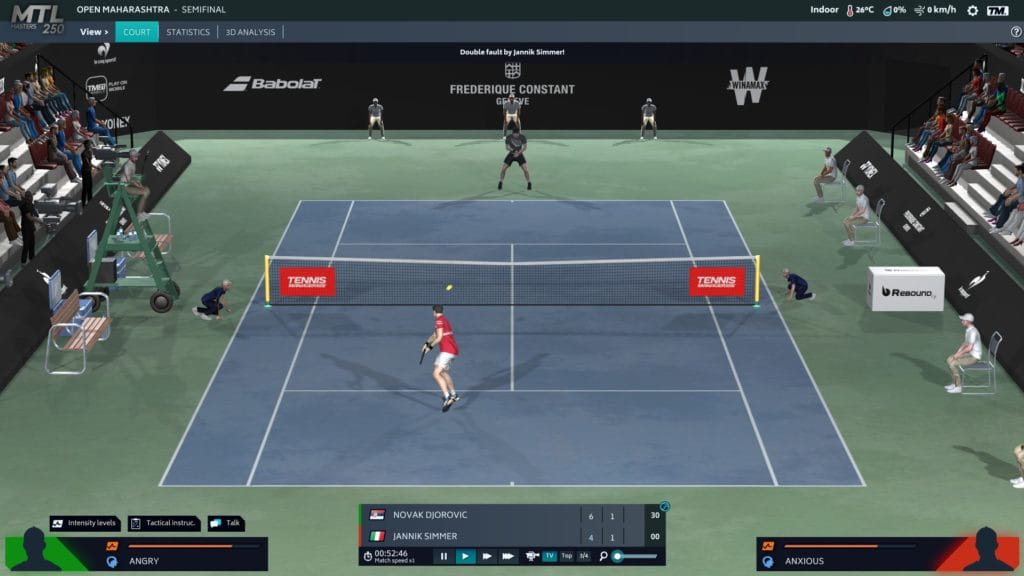Talk to your player
The width and height of the screenshot is (1024, 576).
(x=226, y=523)
